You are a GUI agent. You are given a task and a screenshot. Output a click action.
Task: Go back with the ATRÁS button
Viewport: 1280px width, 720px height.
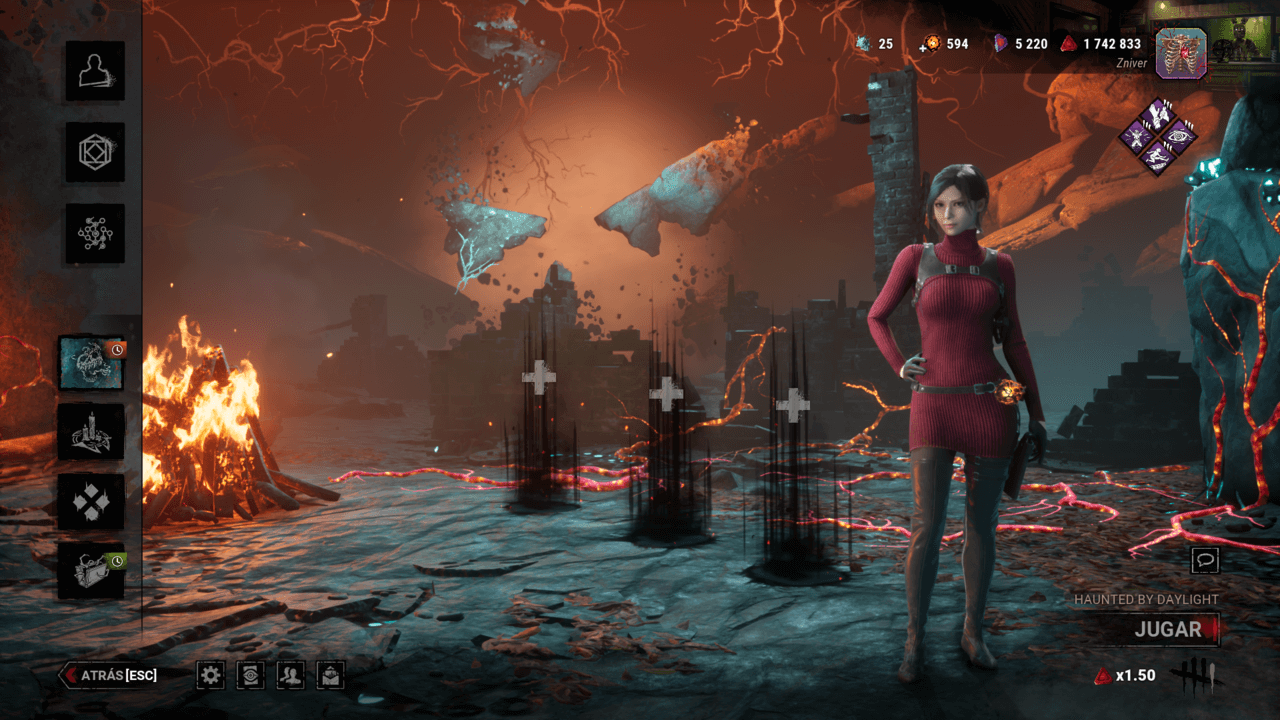(110, 675)
